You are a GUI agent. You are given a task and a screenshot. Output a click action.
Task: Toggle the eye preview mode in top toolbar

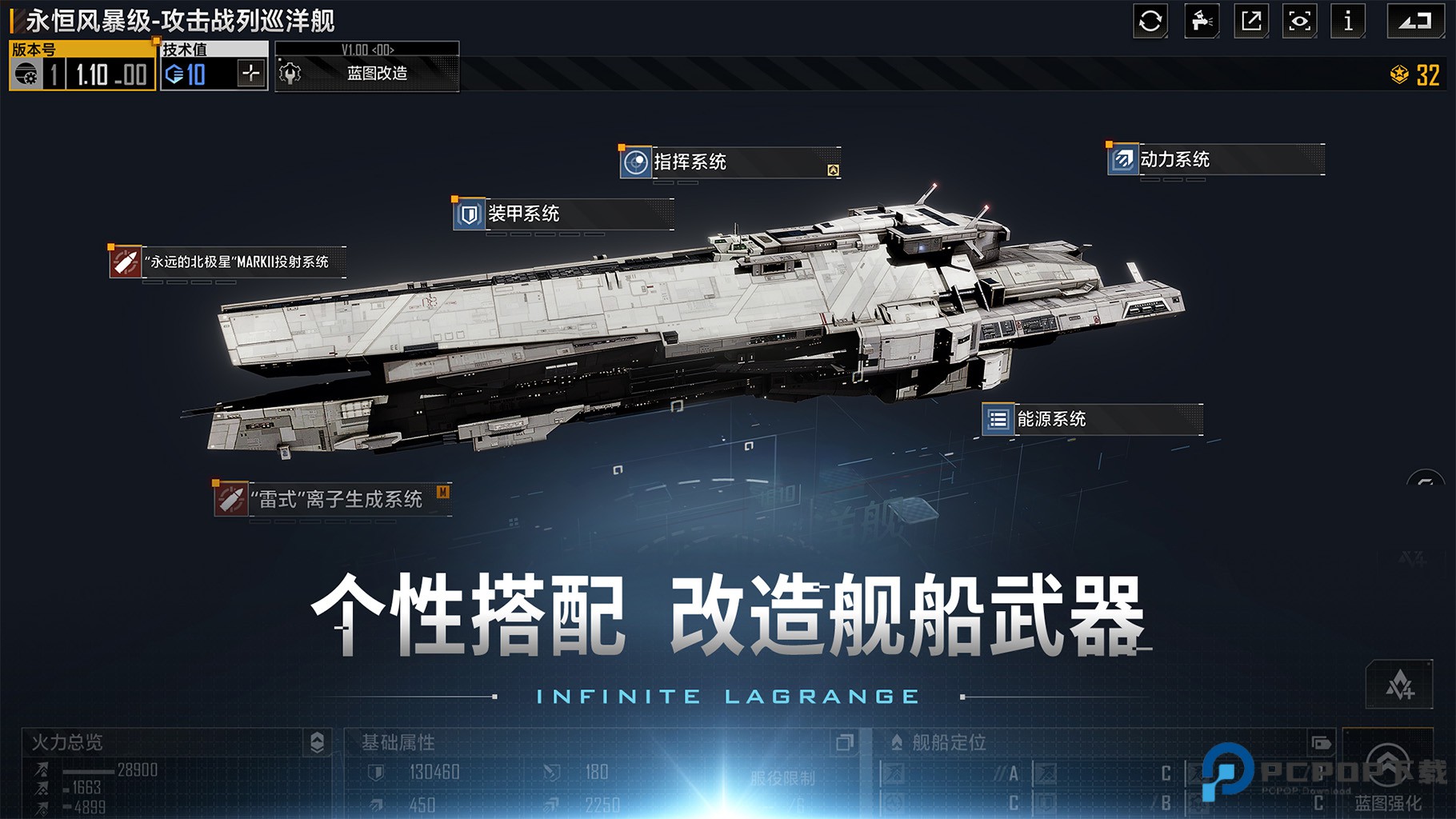coord(1299,22)
